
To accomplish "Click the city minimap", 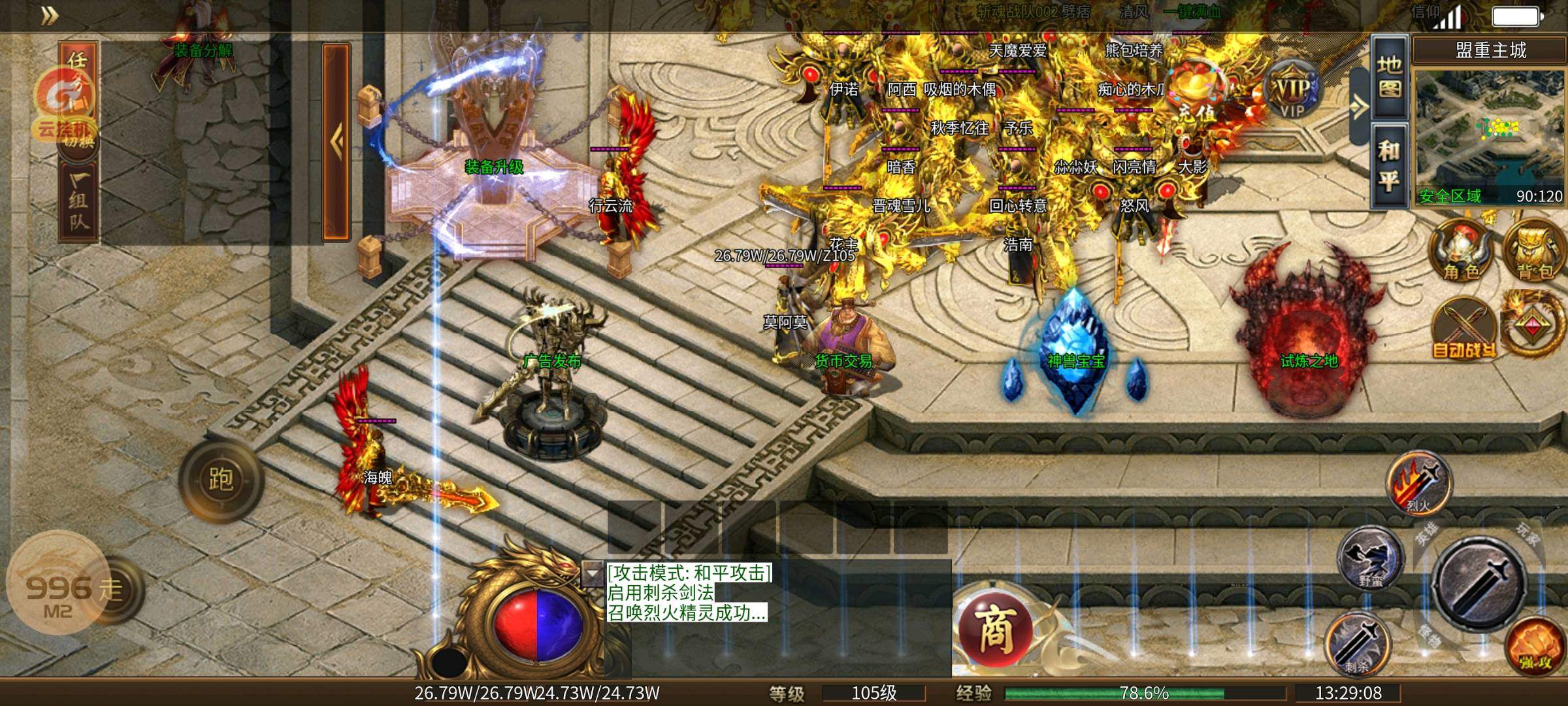I will pyautogui.click(x=1490, y=137).
